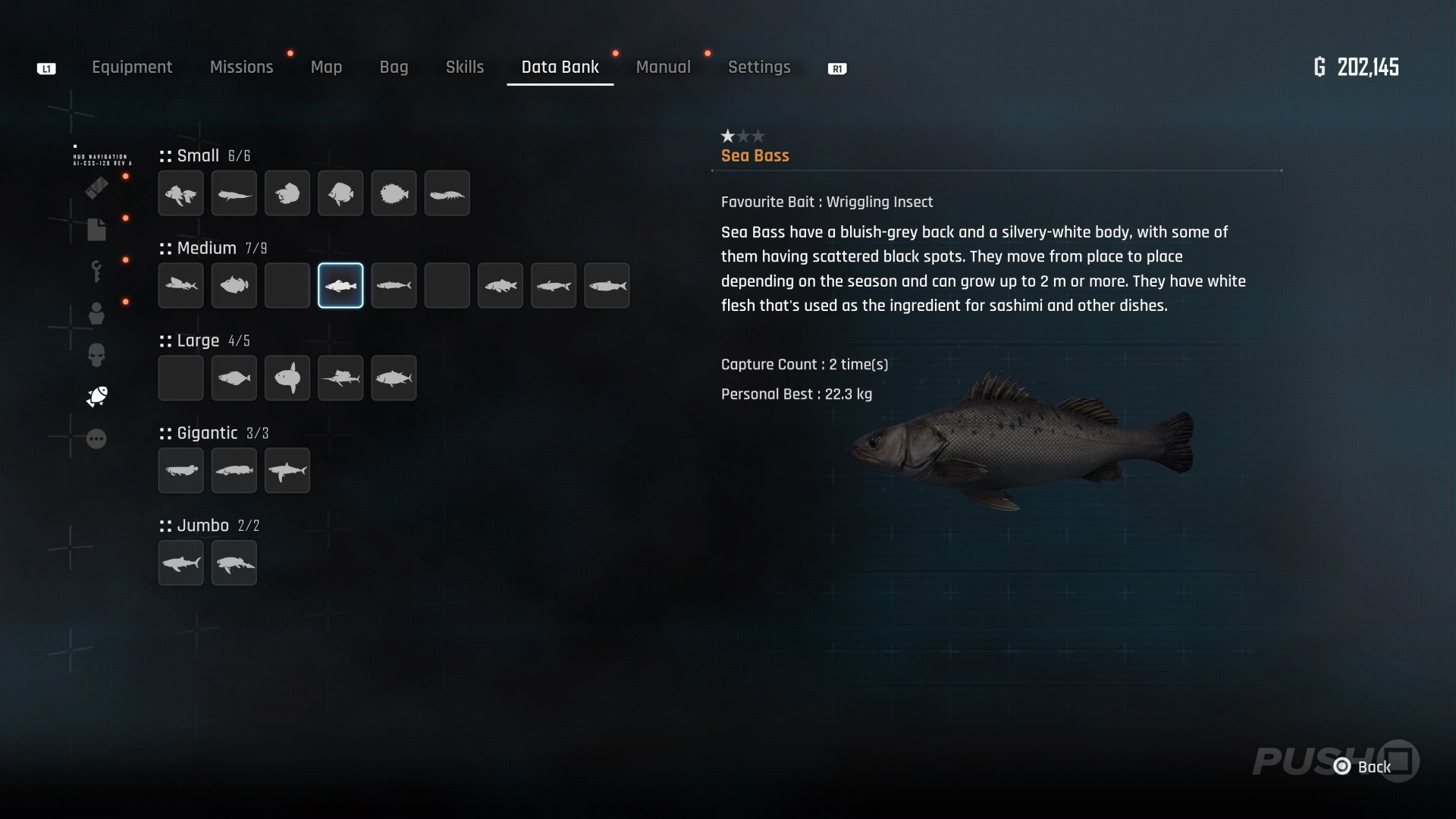Inspect the shark entry under Gigantic

click(x=287, y=470)
